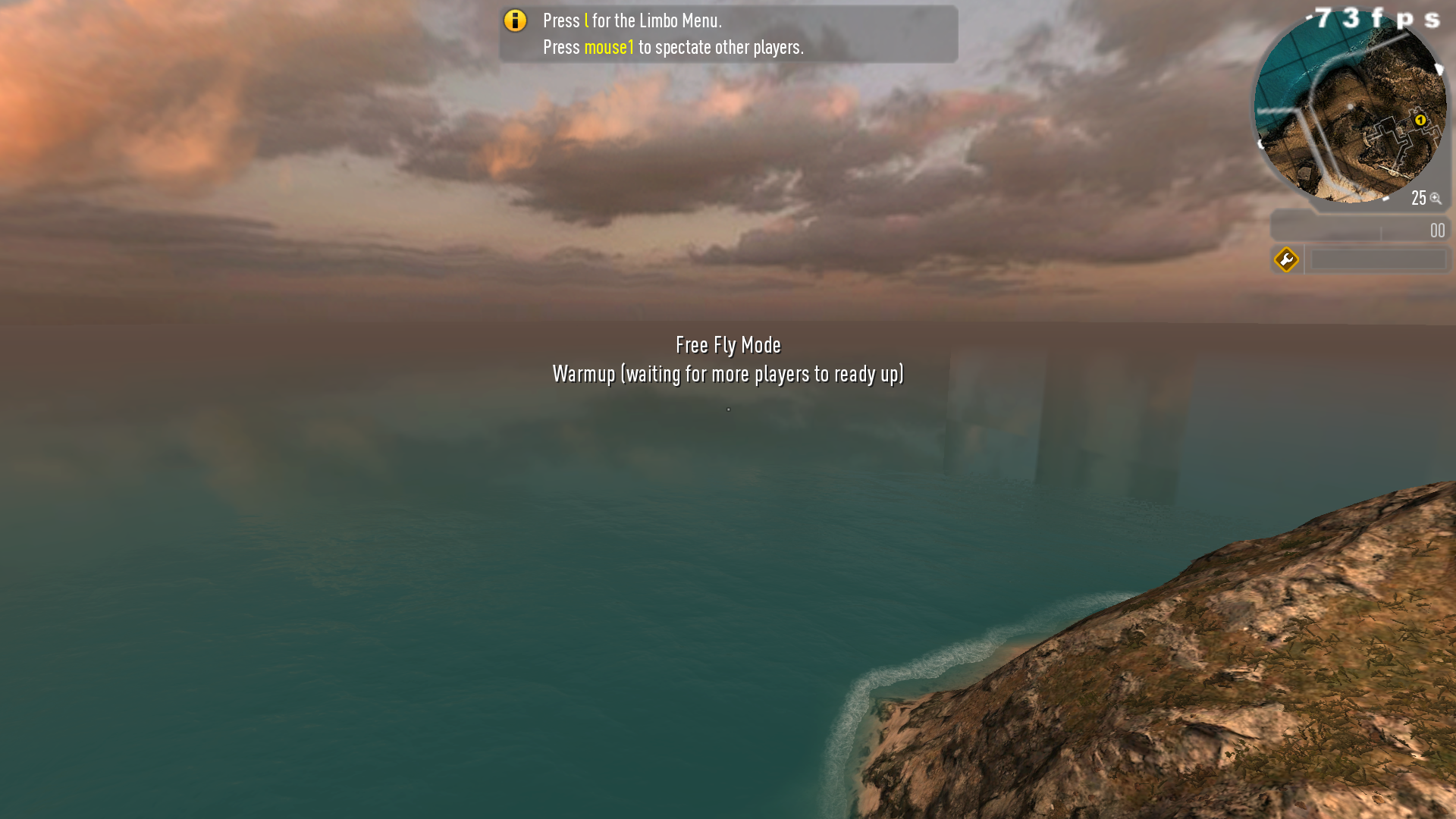
Task: Click the yellow info icon in the hint box
Action: pos(515,20)
